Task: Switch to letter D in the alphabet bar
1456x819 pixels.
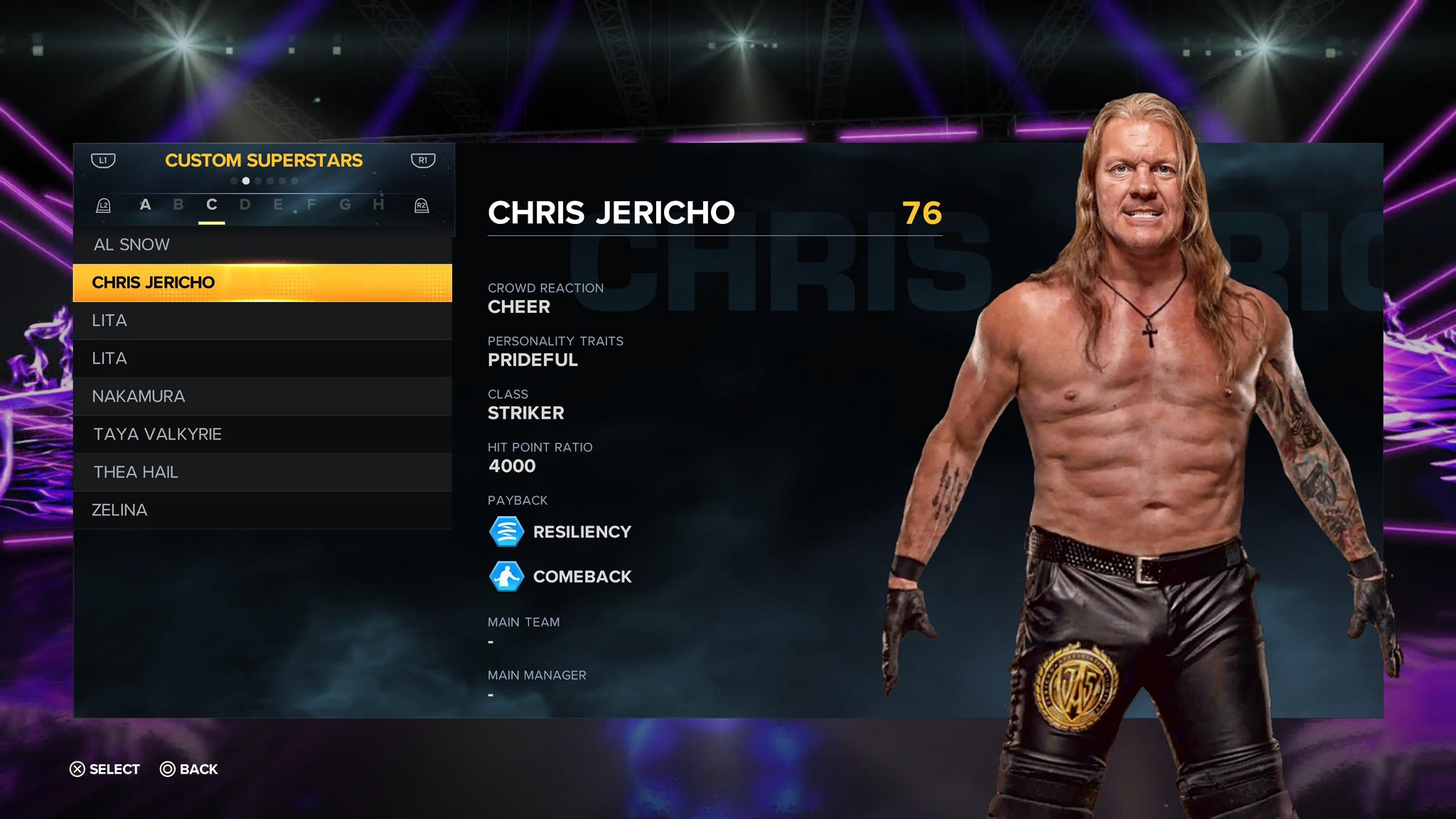Action: [x=244, y=205]
